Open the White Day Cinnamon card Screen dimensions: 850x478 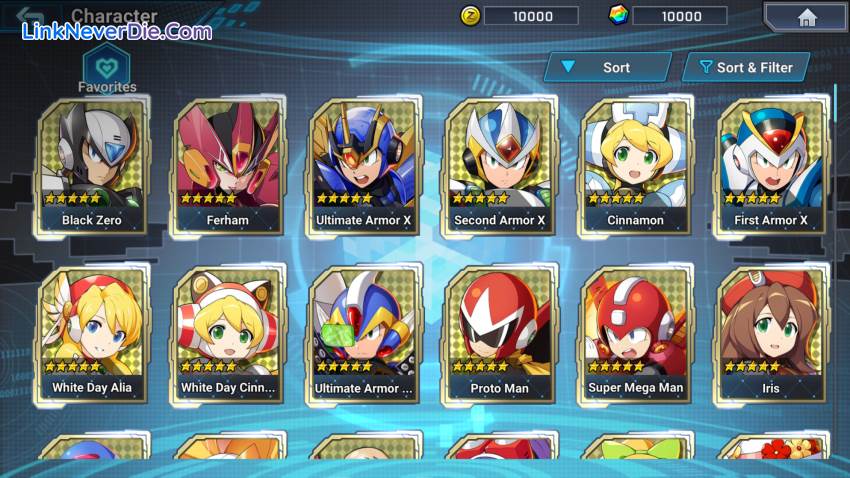point(227,334)
